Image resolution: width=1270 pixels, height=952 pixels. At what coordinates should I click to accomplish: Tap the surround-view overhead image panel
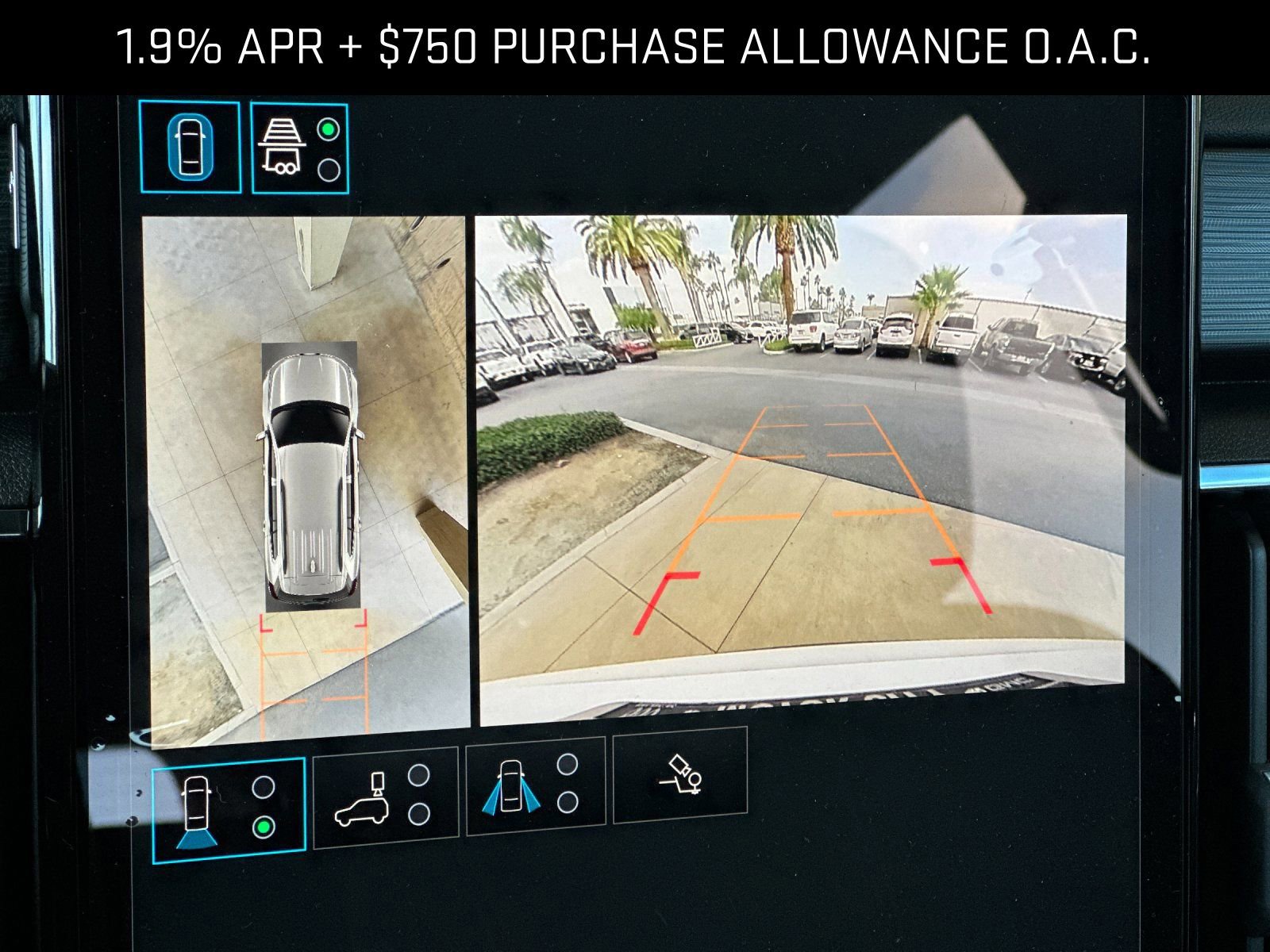pyautogui.click(x=307, y=481)
